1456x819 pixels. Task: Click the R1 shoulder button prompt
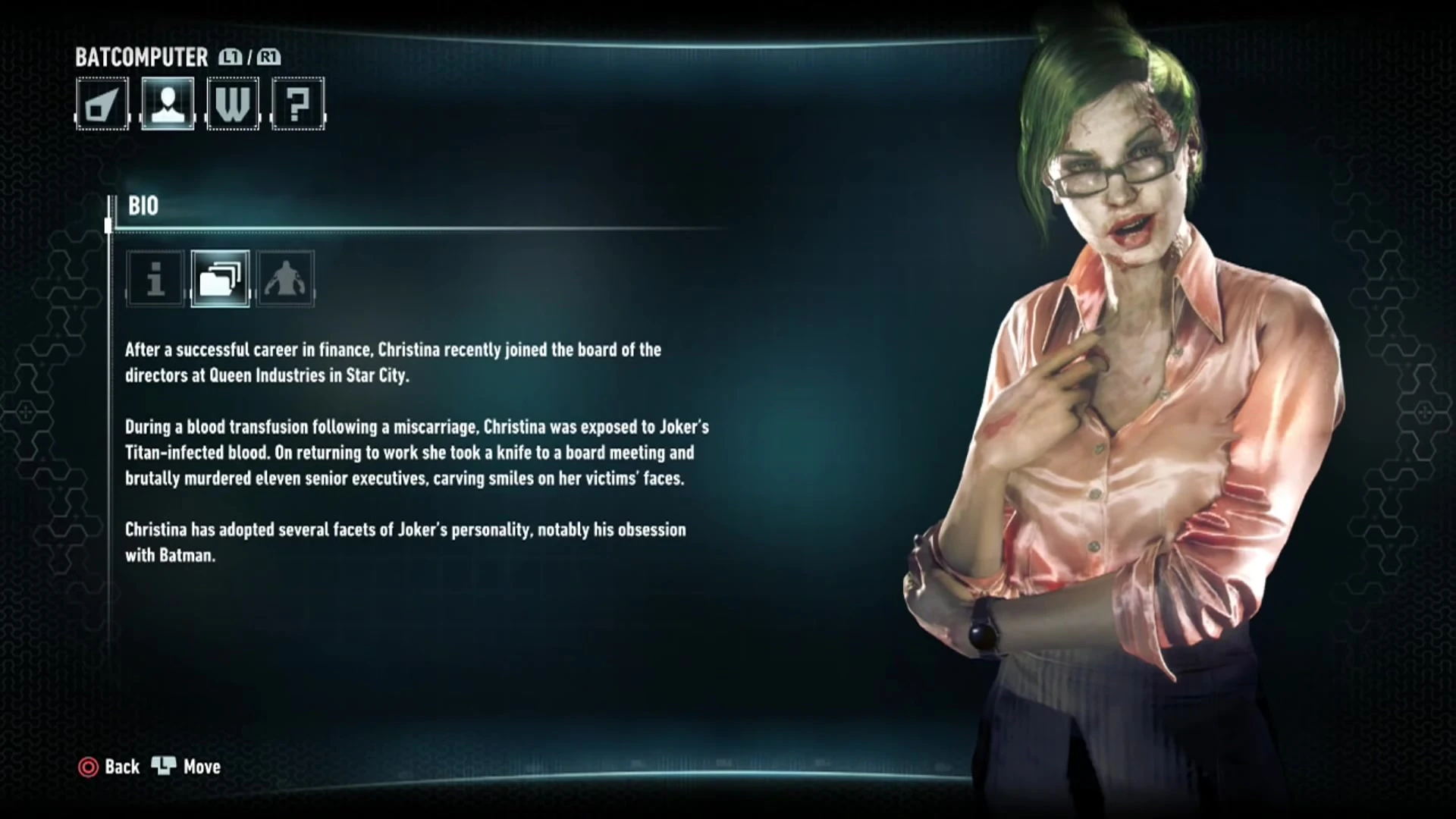pyautogui.click(x=270, y=57)
